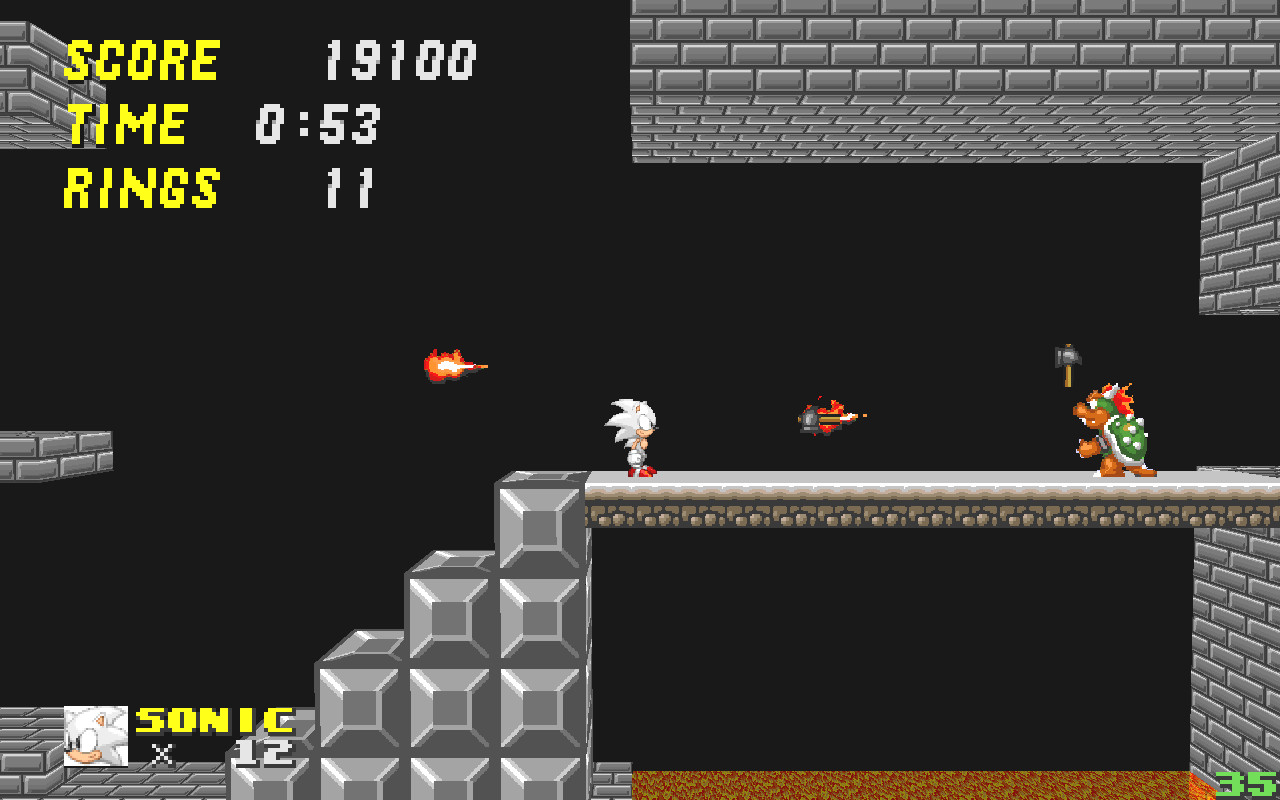Screen dimensions: 1280x800
Task: Click the yellow TIME label
Action: tap(125, 124)
